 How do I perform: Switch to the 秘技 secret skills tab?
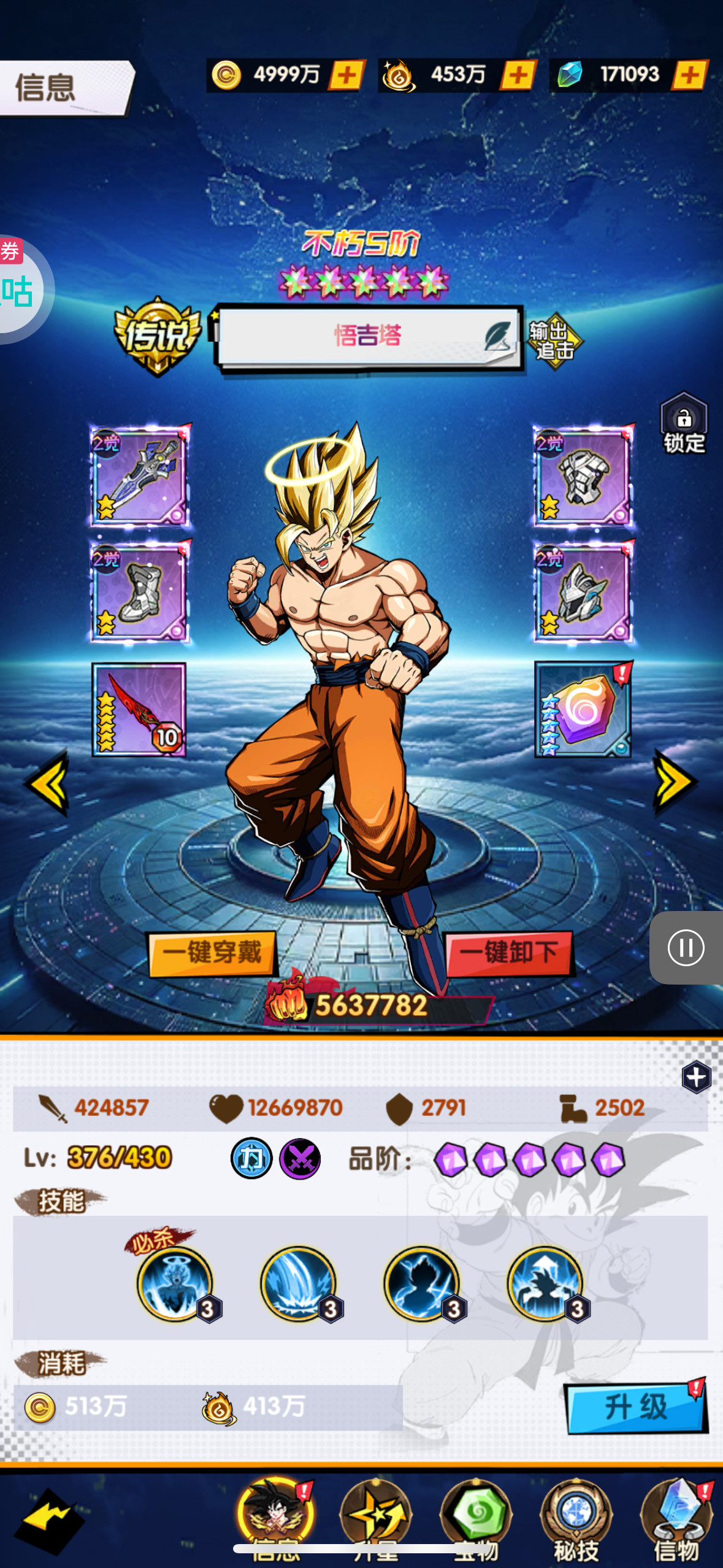coord(576,1519)
